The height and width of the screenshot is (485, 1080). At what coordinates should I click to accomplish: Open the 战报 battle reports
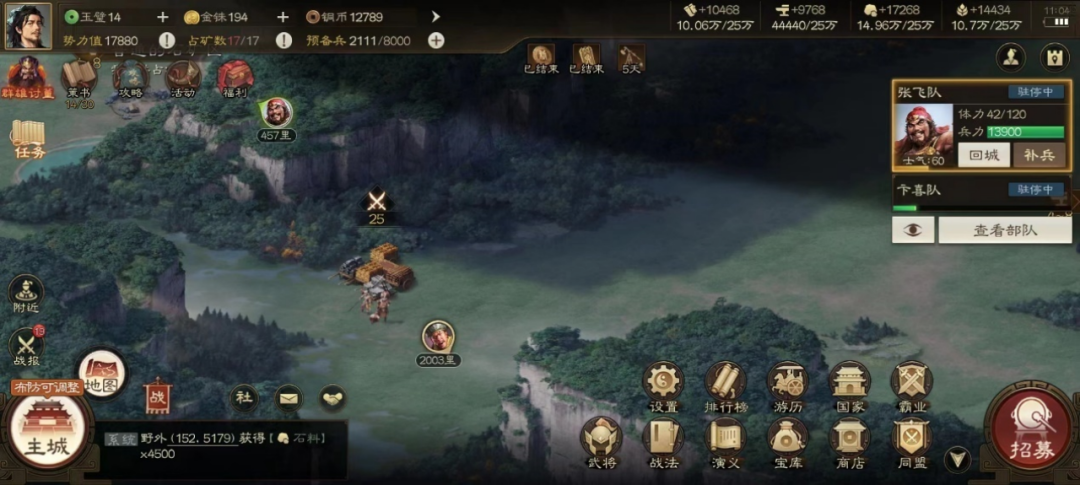(26, 347)
